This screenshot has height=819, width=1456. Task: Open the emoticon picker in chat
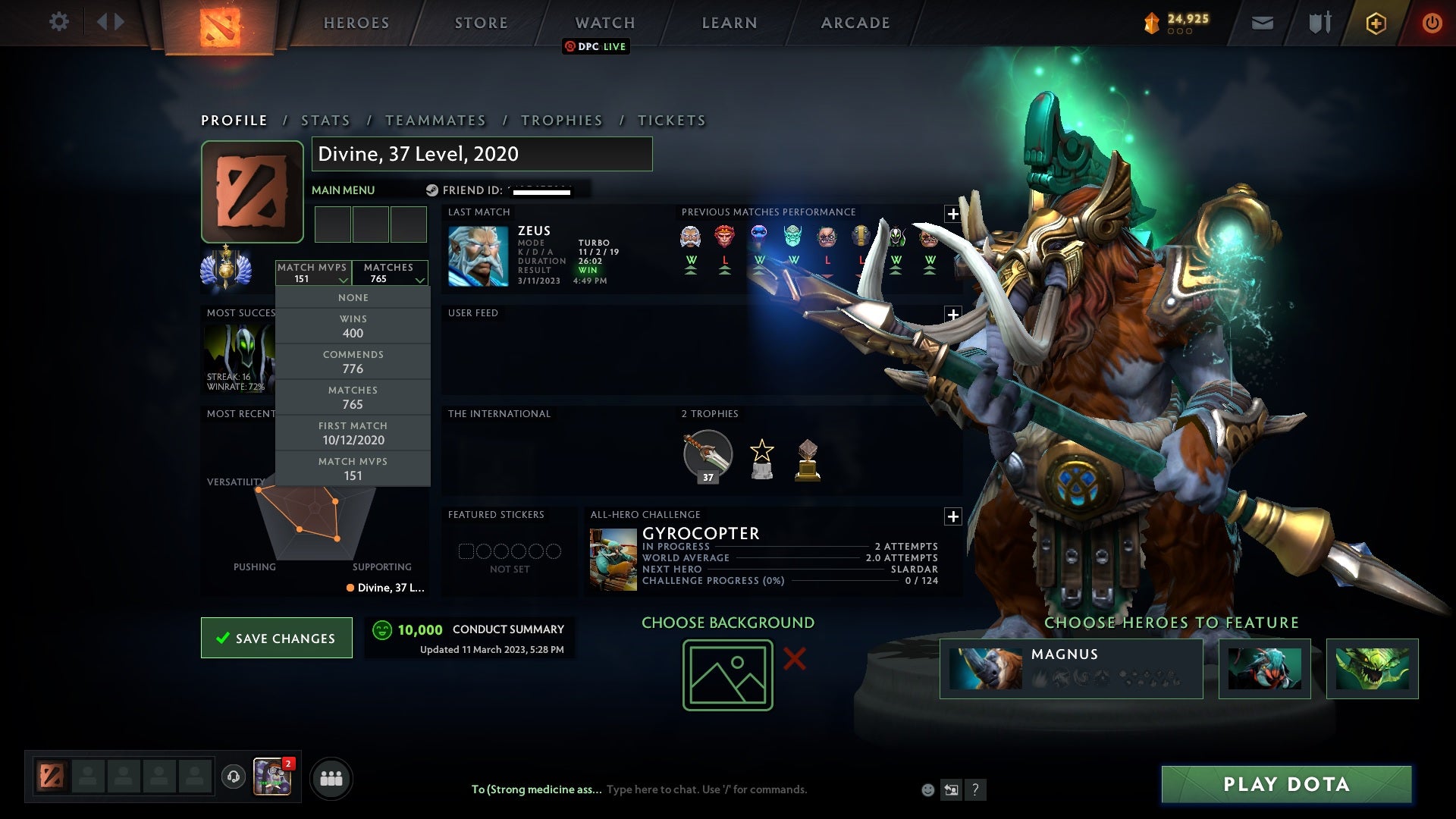tap(927, 789)
